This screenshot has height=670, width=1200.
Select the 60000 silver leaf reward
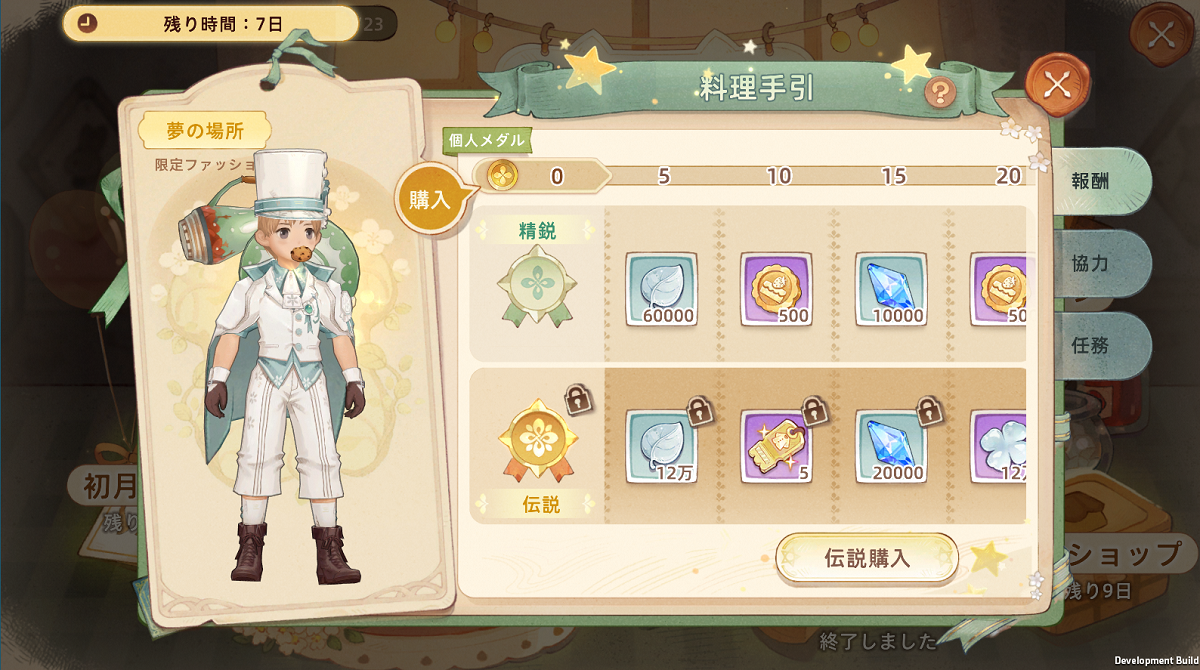(661, 289)
